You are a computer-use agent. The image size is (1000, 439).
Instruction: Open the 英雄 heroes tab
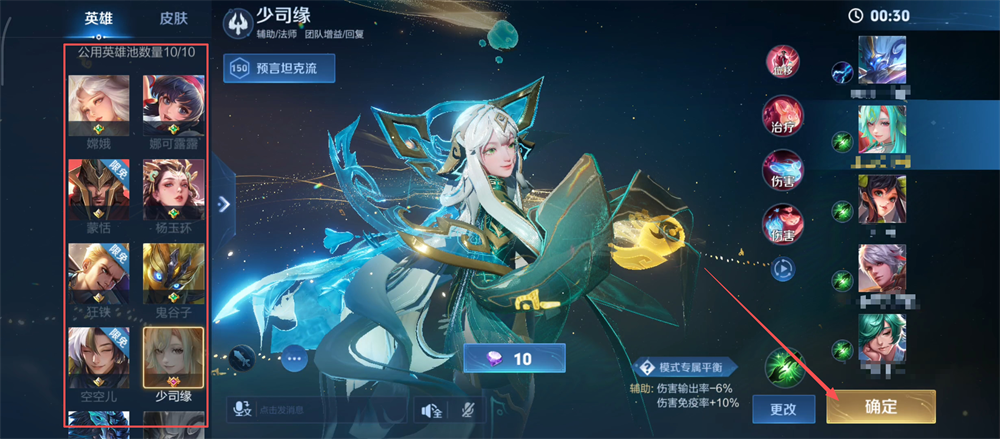click(99, 18)
